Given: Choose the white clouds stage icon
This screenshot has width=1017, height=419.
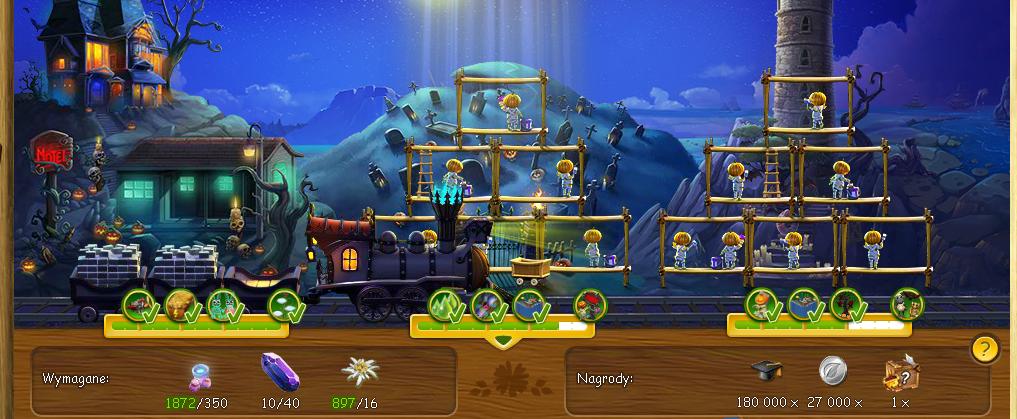Looking at the screenshot, I should pyautogui.click(x=285, y=303).
